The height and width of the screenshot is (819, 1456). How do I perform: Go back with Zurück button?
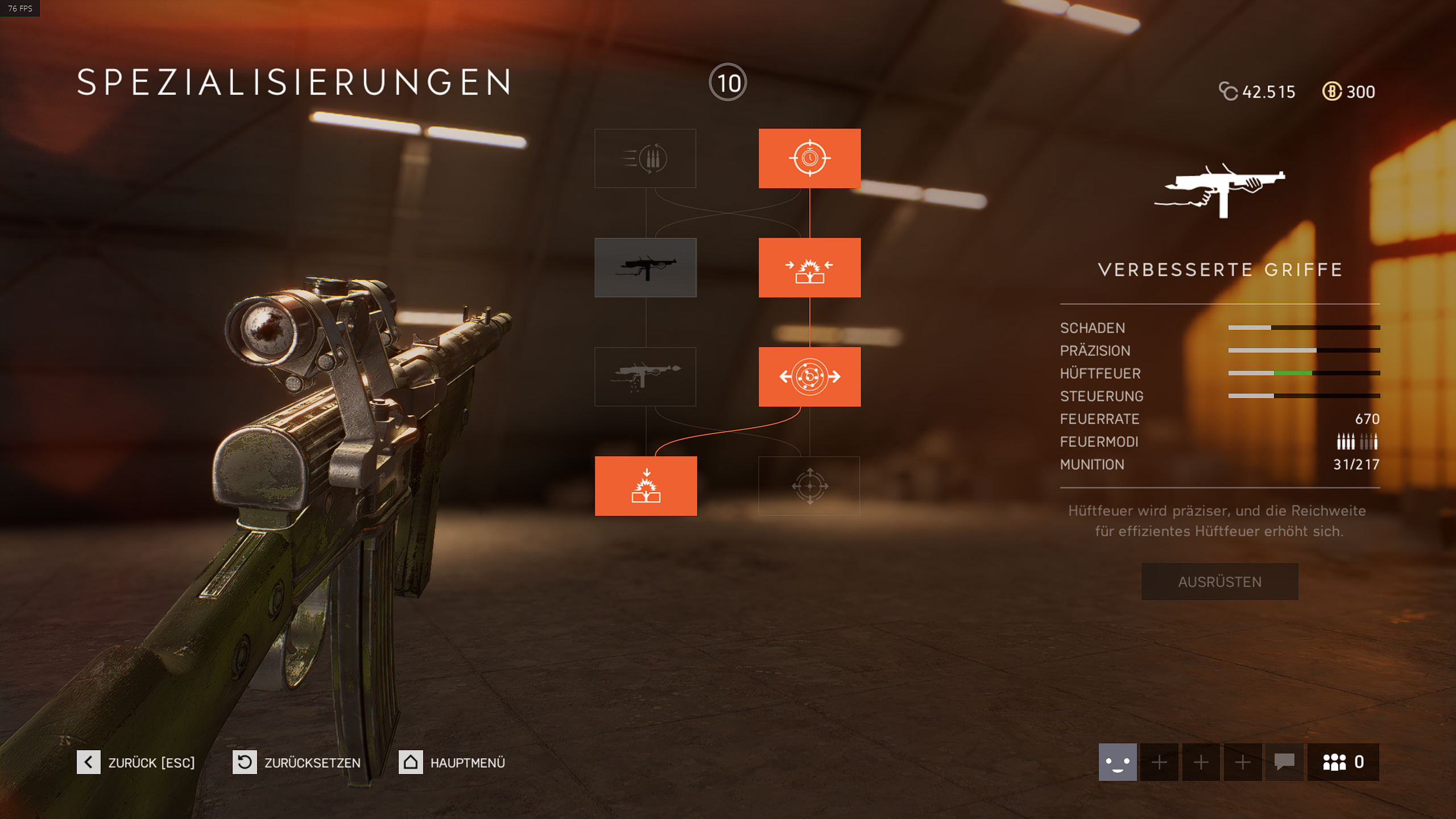pyautogui.click(x=136, y=762)
